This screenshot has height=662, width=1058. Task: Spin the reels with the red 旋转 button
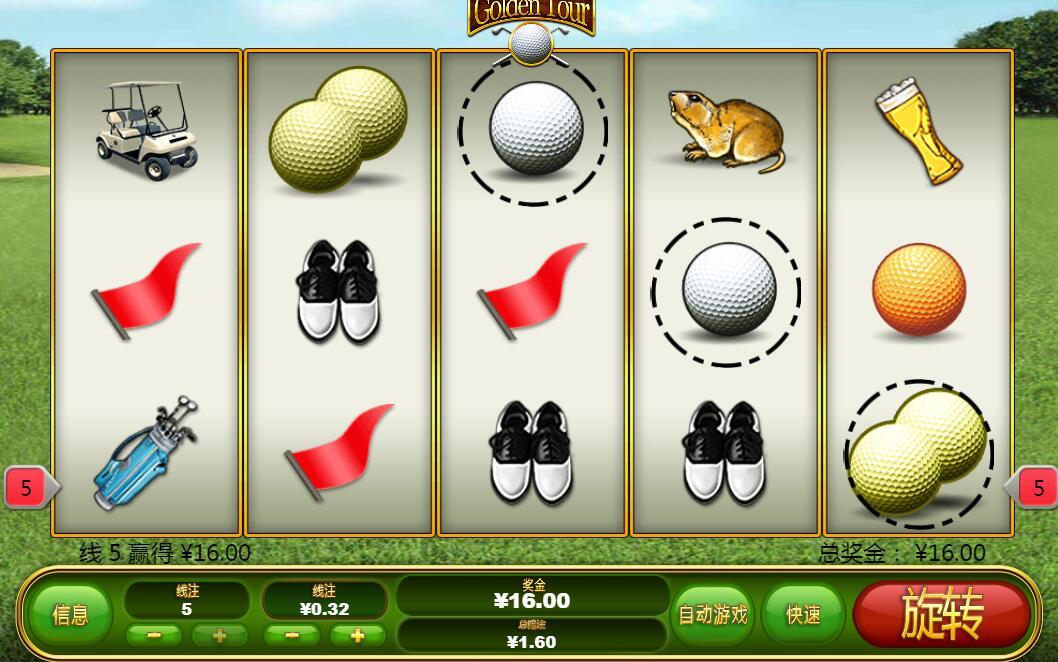(x=941, y=613)
